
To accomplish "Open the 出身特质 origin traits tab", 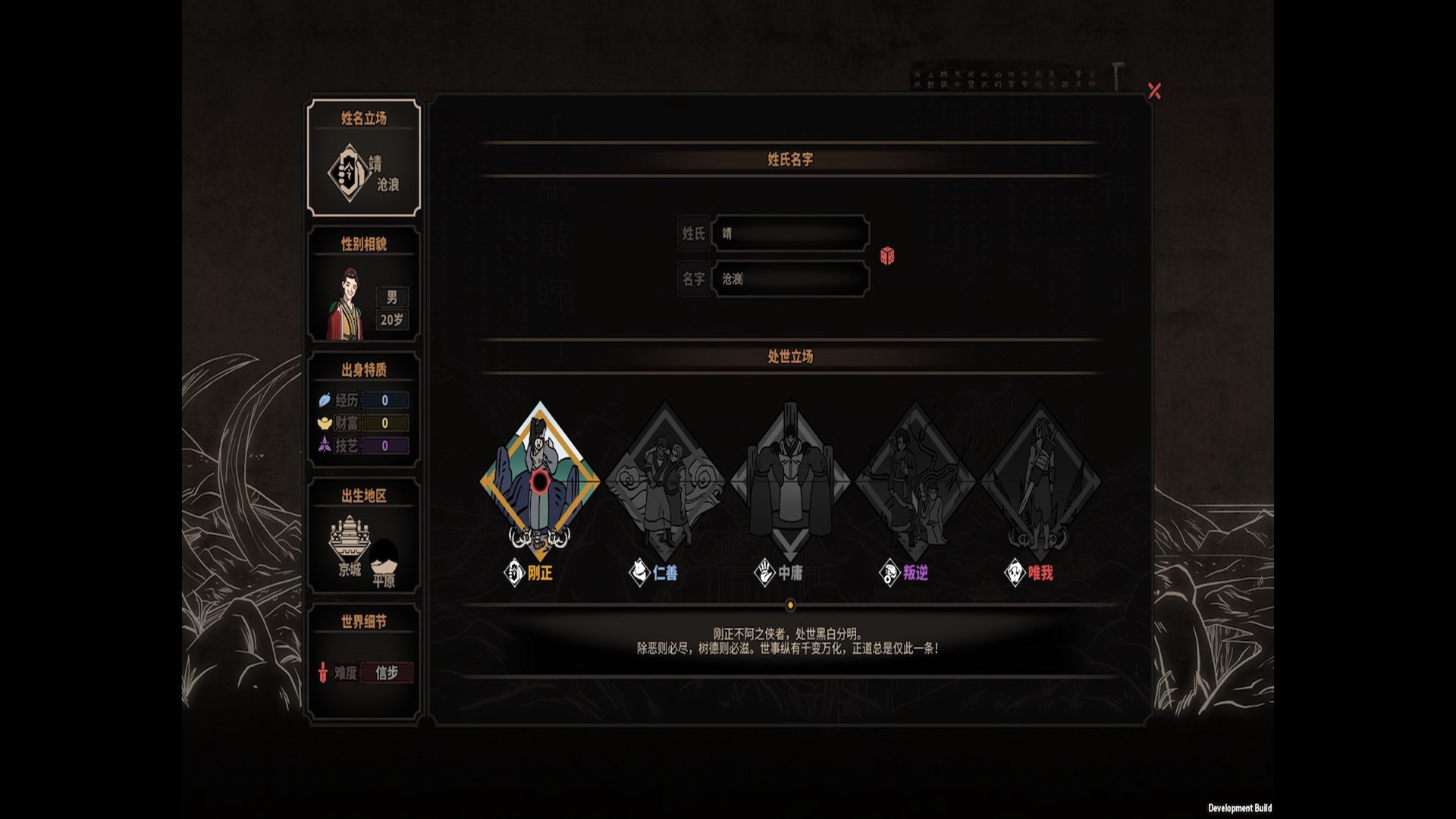I will point(364,411).
